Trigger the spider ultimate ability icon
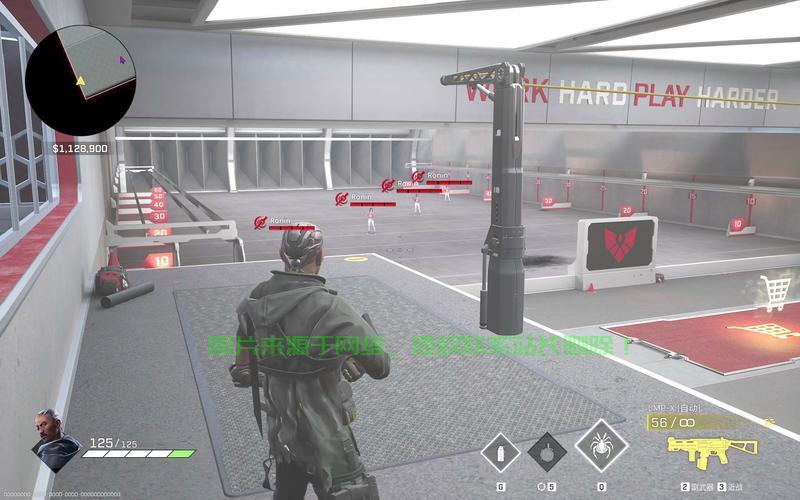800x500 pixels. 602,445
